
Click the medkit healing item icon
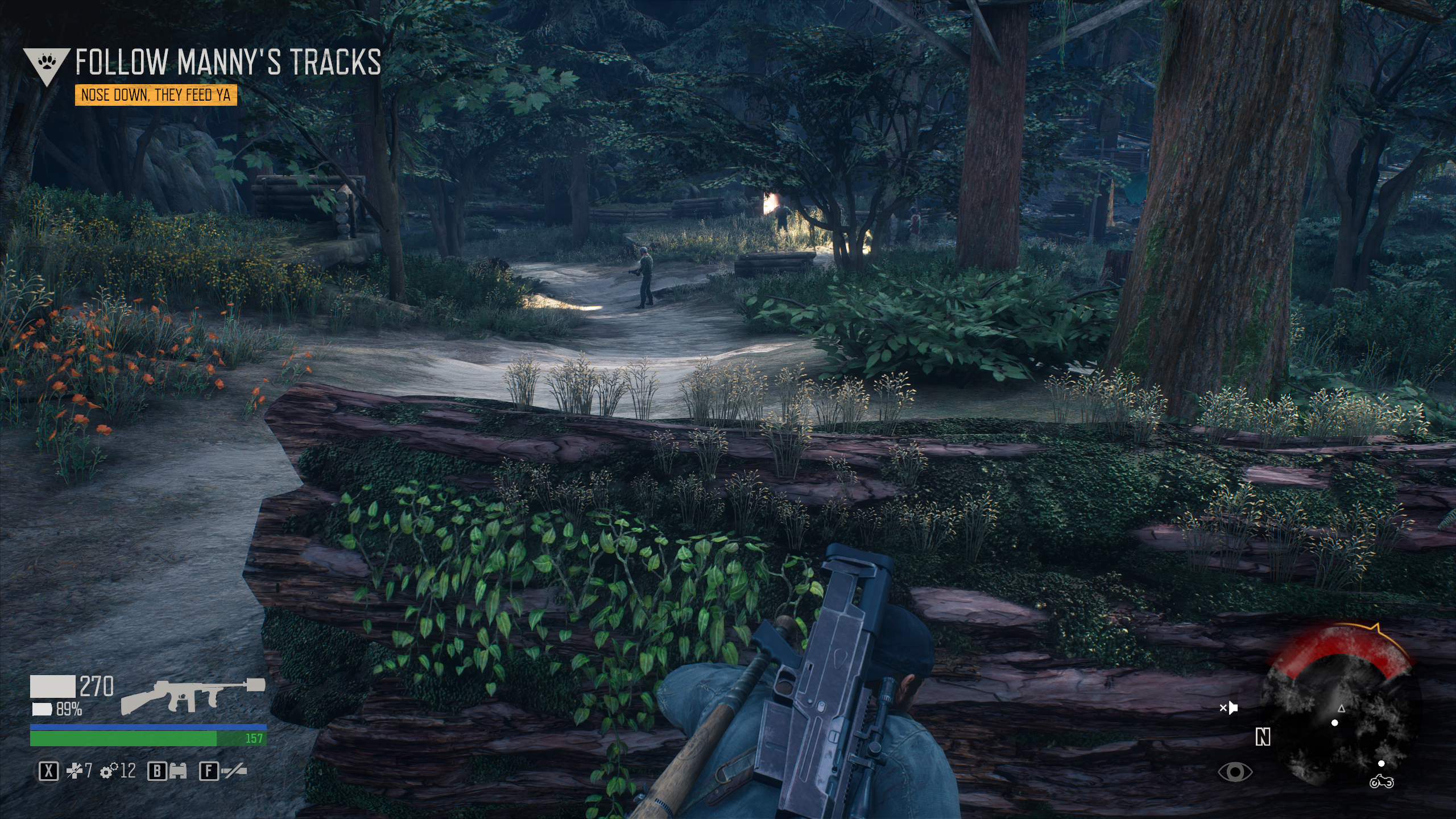point(75,771)
